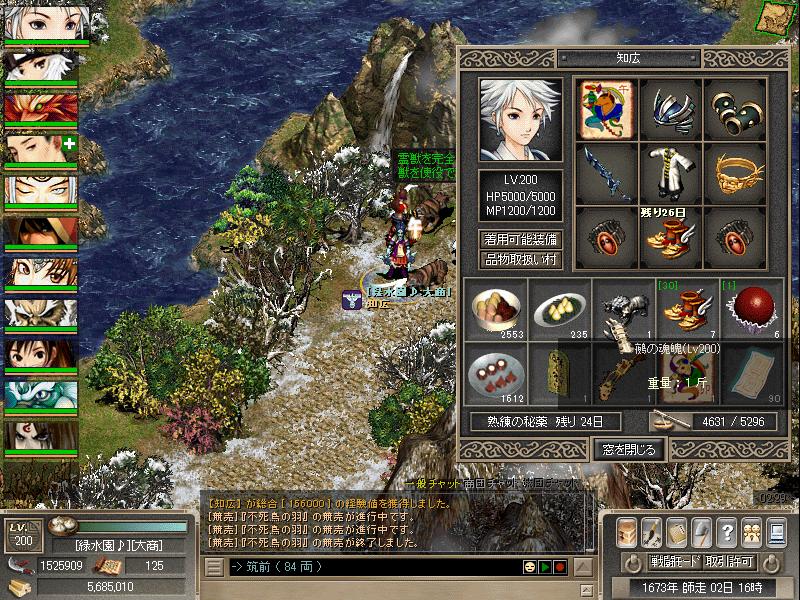The image size is (800, 600).
Task: Select the winged boots in inventory
Action: click(688, 309)
